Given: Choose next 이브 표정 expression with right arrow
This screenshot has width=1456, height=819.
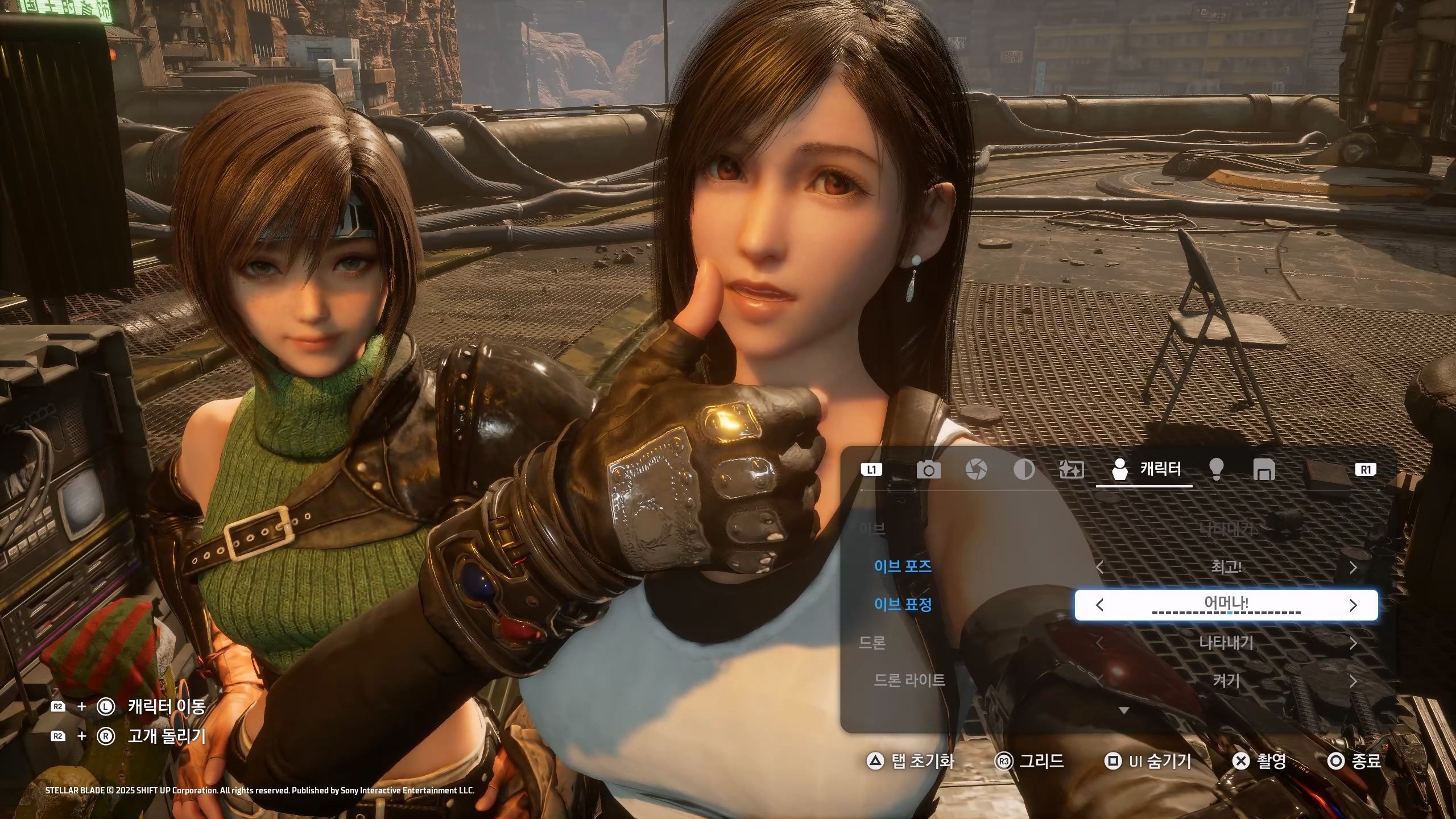Looking at the screenshot, I should (x=1353, y=605).
